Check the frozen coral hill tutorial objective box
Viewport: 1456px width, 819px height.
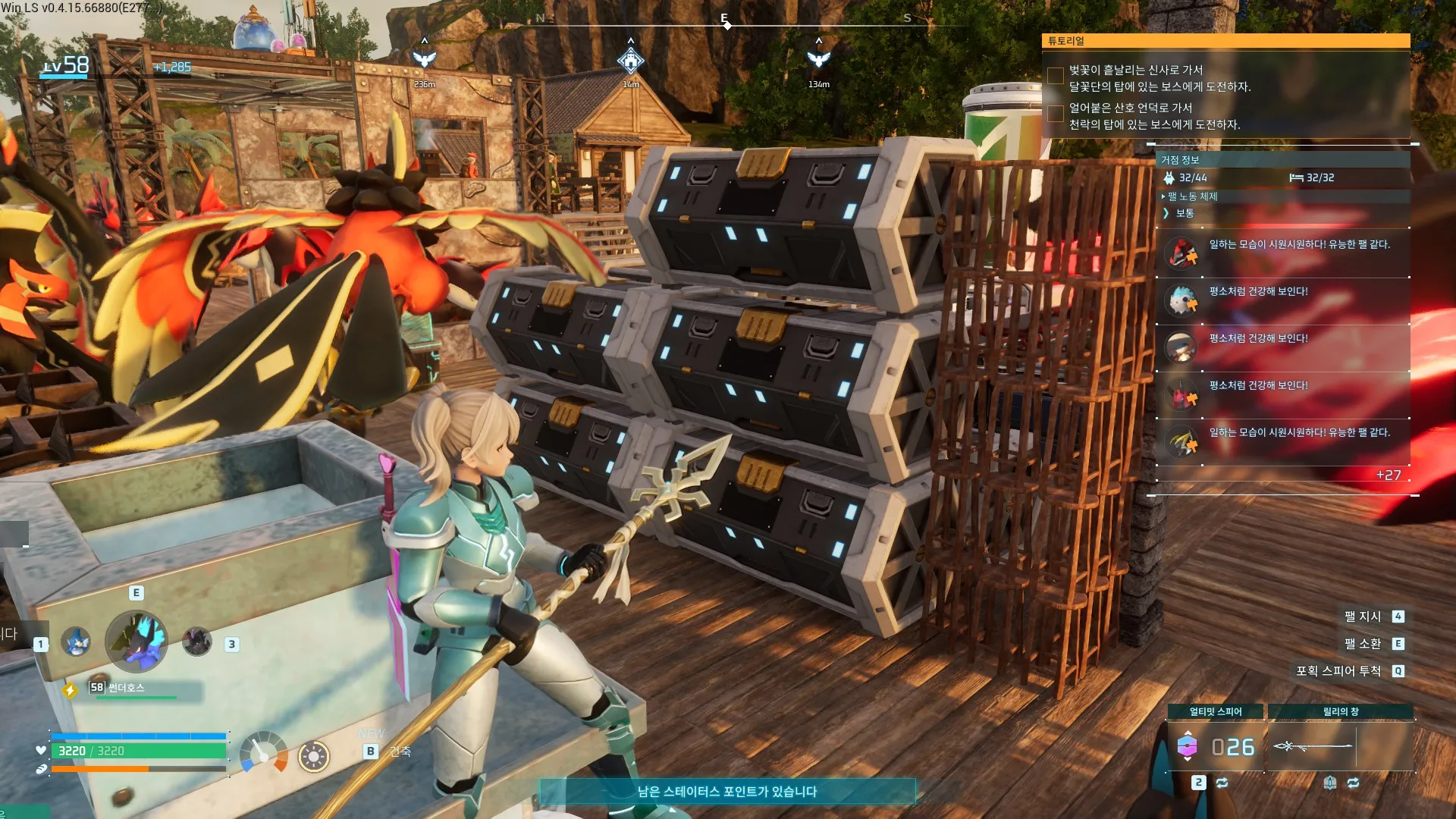(1055, 114)
